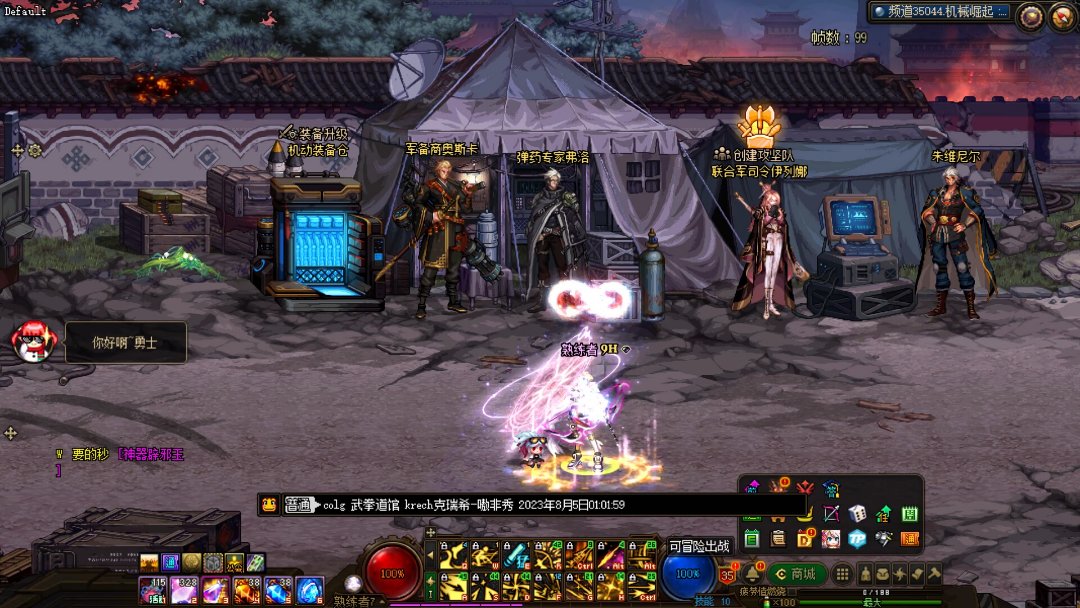Image resolution: width=1080 pixels, height=608 pixels.
Task: Open the clipboard list icon
Action: click(x=778, y=539)
